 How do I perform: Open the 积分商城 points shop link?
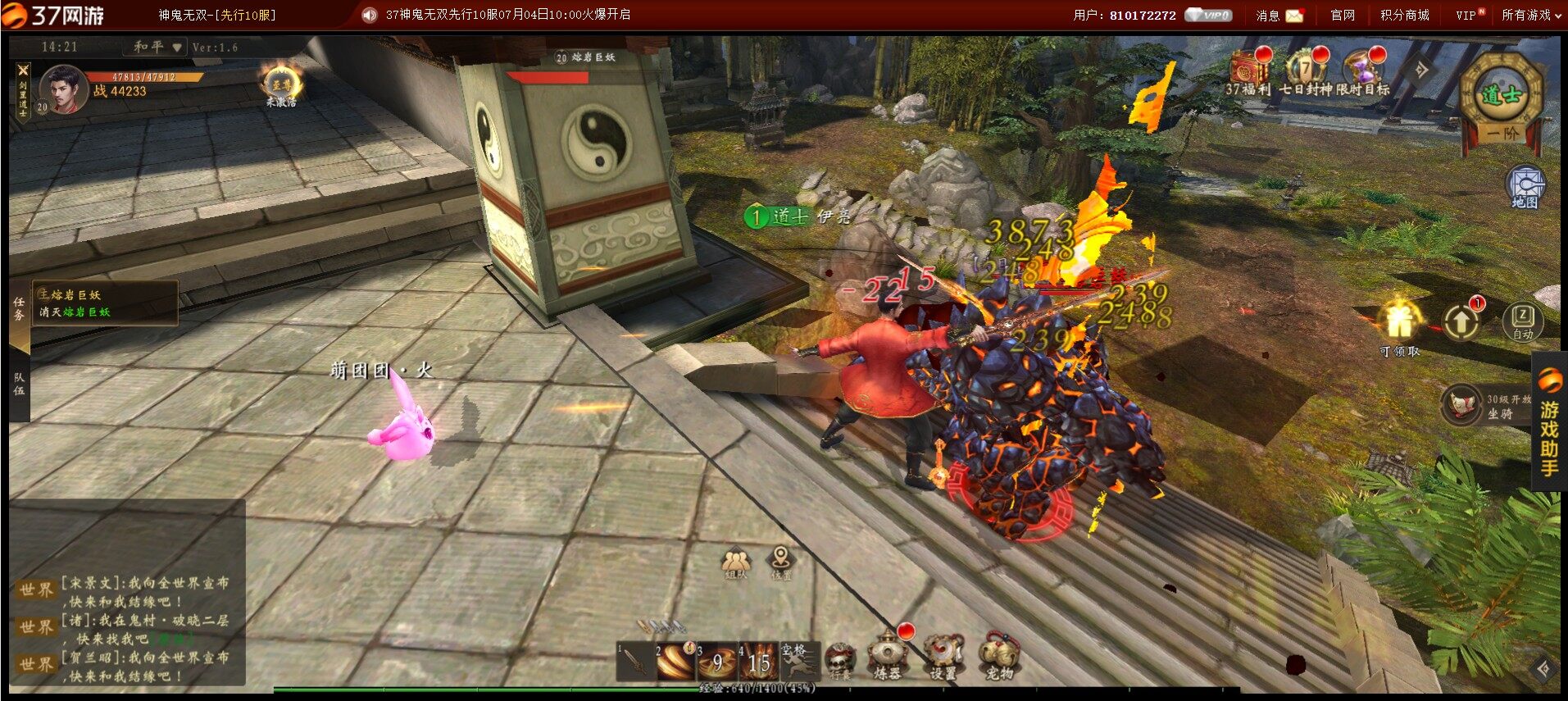tap(1404, 15)
